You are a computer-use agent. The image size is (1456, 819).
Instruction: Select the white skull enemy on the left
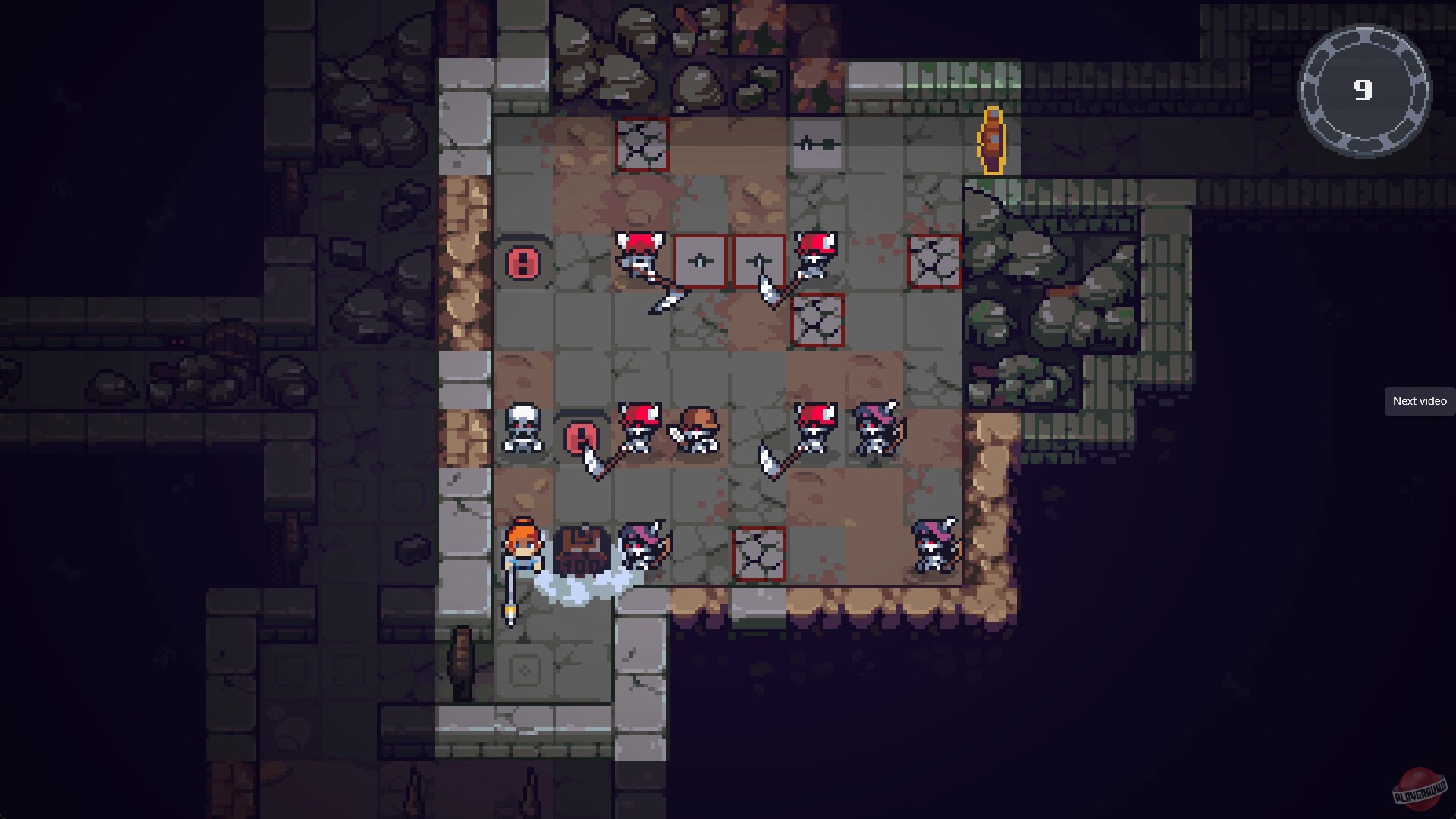(x=523, y=428)
